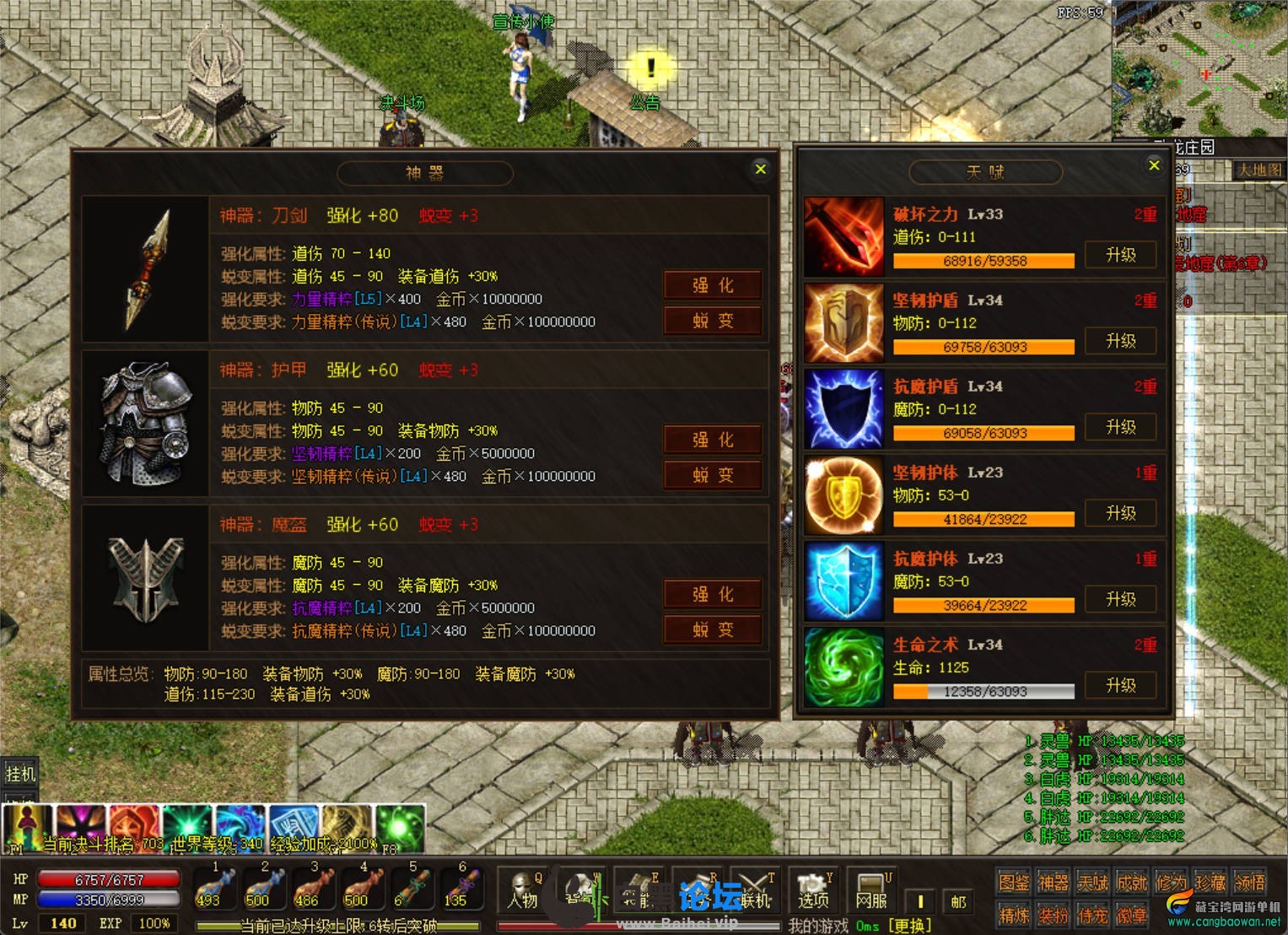Open the 徽章 badge button
The height and width of the screenshot is (935, 1288).
click(x=1131, y=915)
